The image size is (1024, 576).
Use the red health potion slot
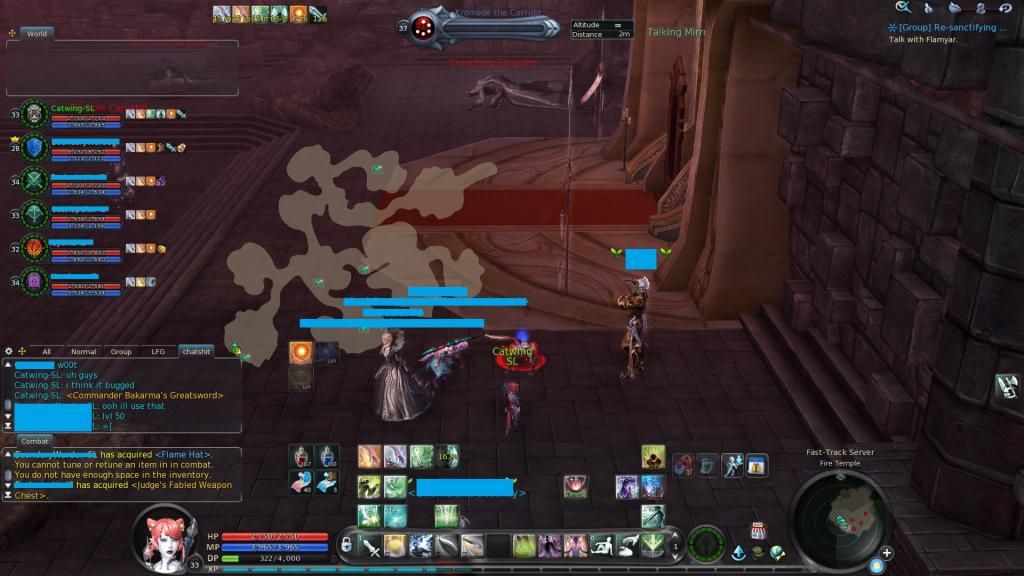[x=302, y=457]
